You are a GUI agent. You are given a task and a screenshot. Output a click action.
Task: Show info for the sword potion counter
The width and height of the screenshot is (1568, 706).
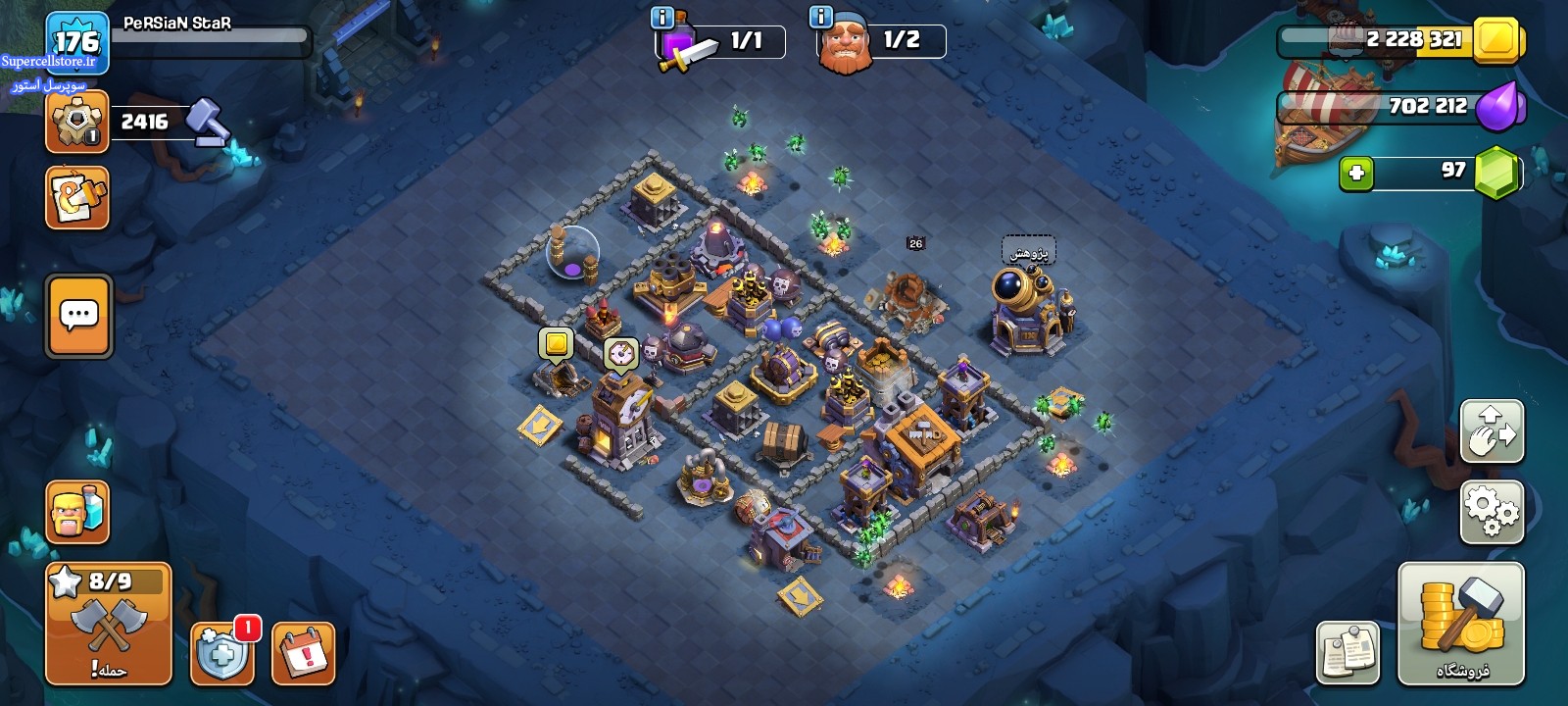click(662, 17)
